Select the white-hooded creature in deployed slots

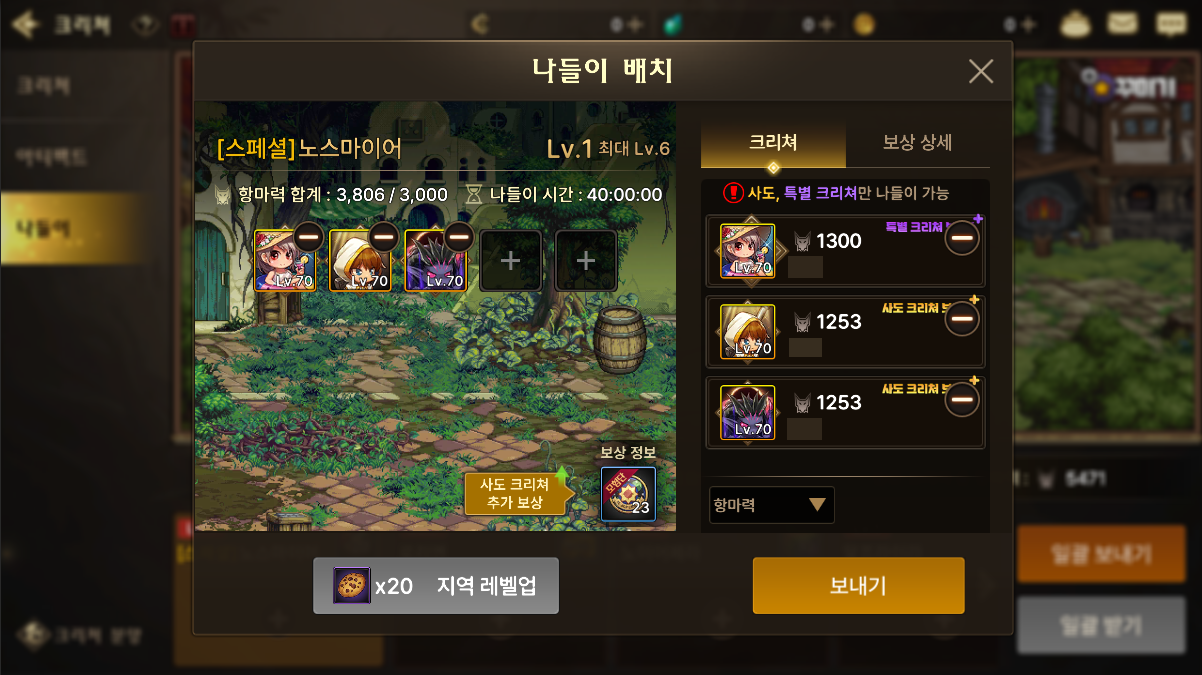pos(360,261)
